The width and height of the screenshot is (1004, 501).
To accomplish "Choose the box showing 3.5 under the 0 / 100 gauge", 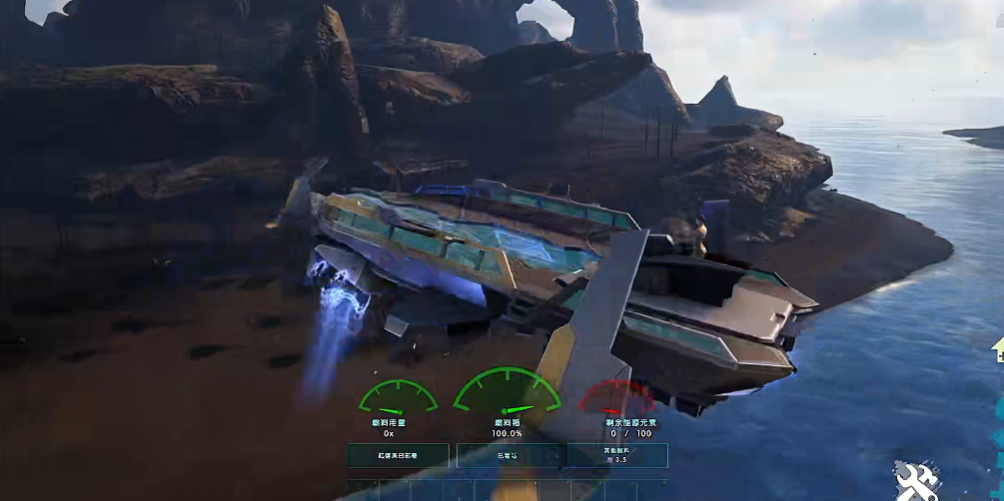I will coord(617,455).
